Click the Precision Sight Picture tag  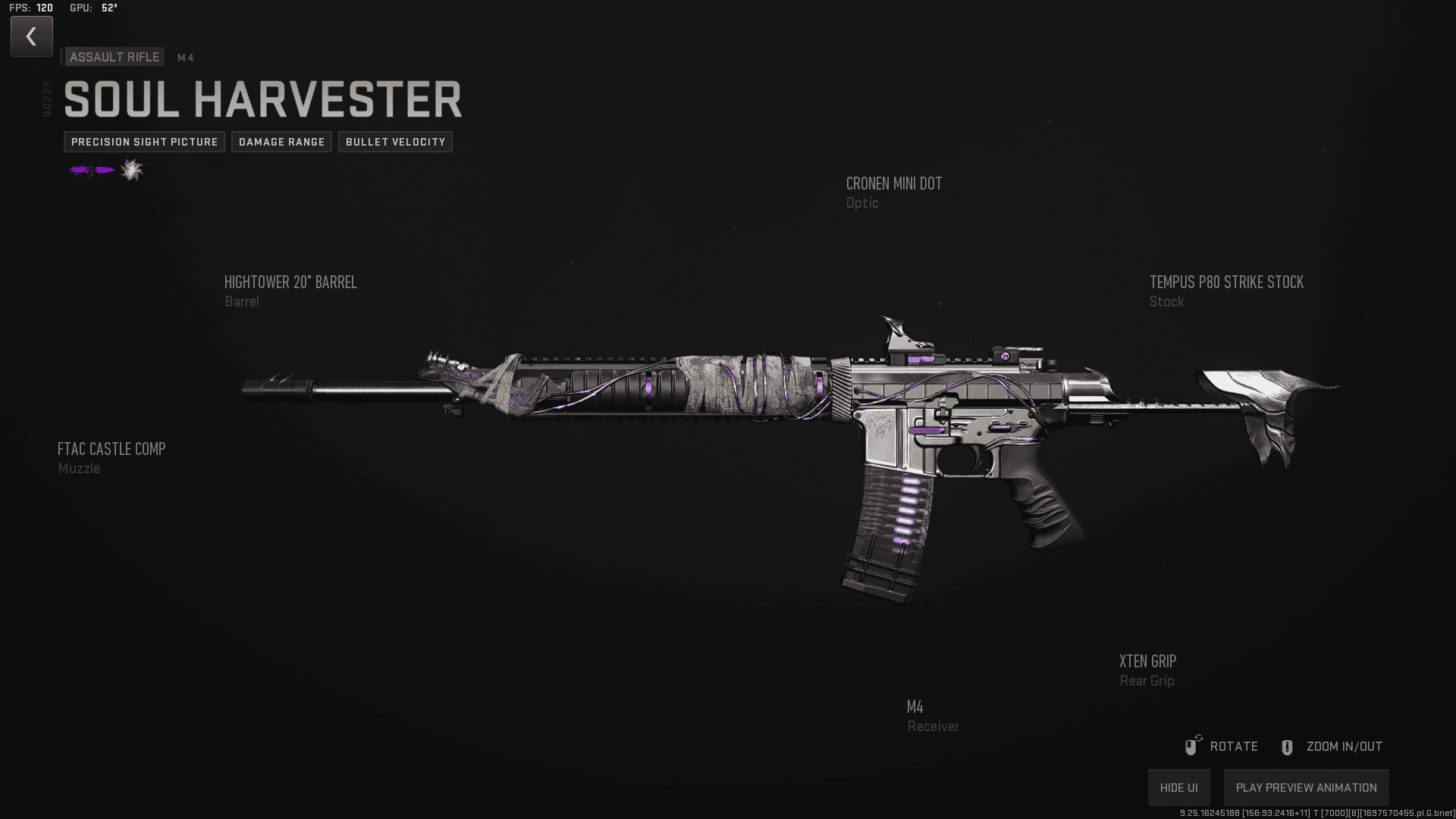144,142
